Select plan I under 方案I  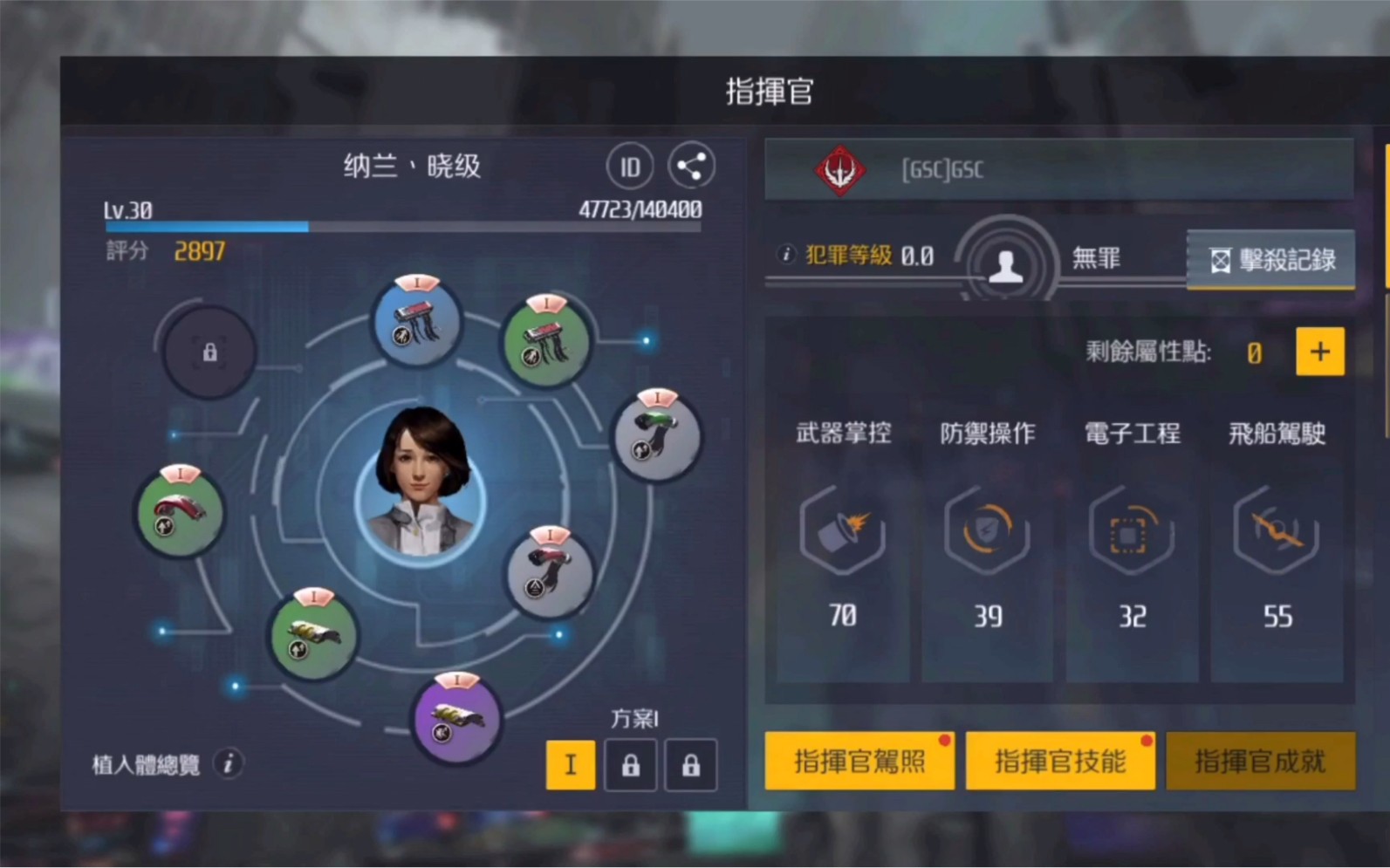click(571, 765)
